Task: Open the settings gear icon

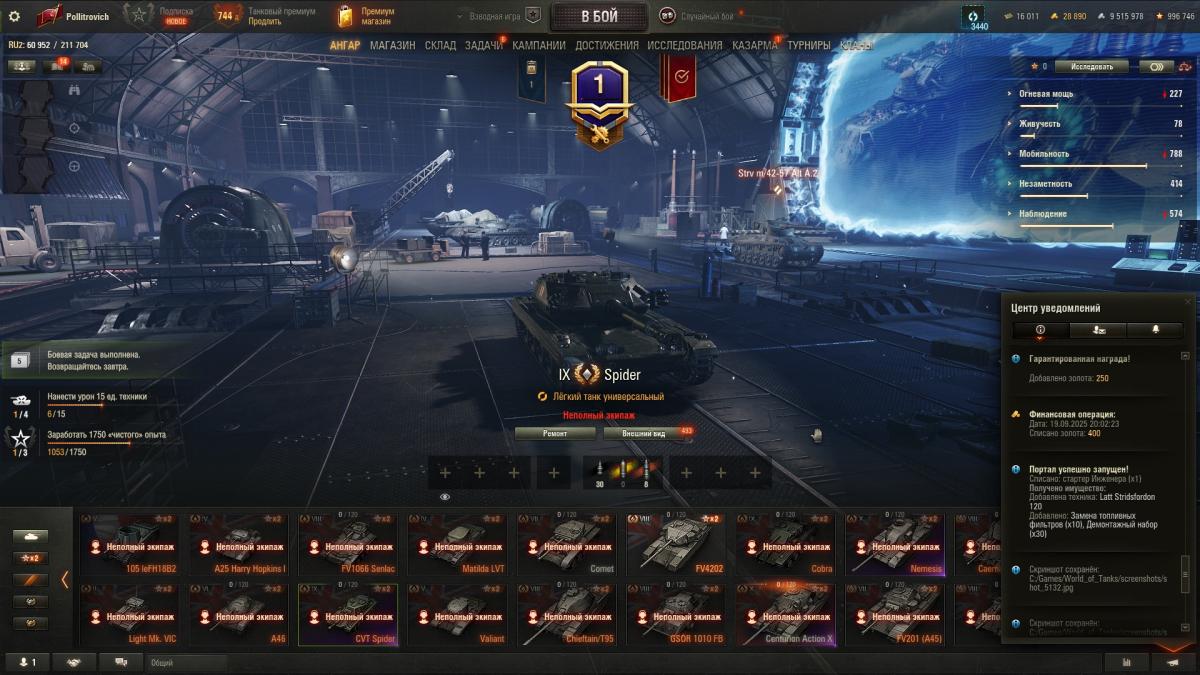Action: pos(14,16)
